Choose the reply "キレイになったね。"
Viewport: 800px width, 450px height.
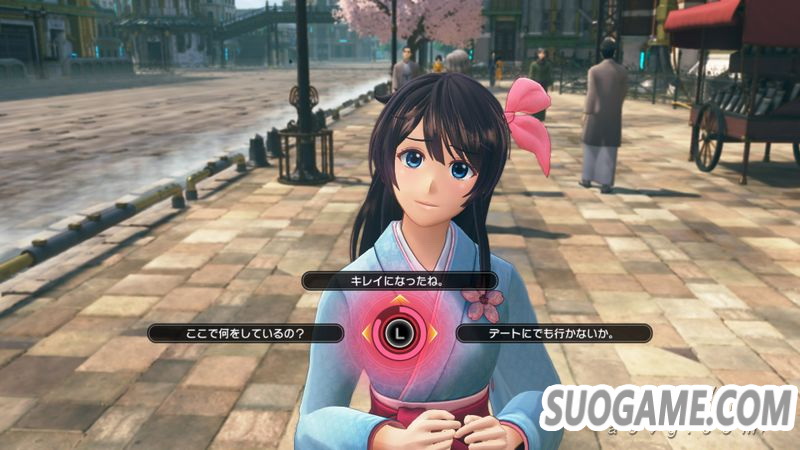398,282
